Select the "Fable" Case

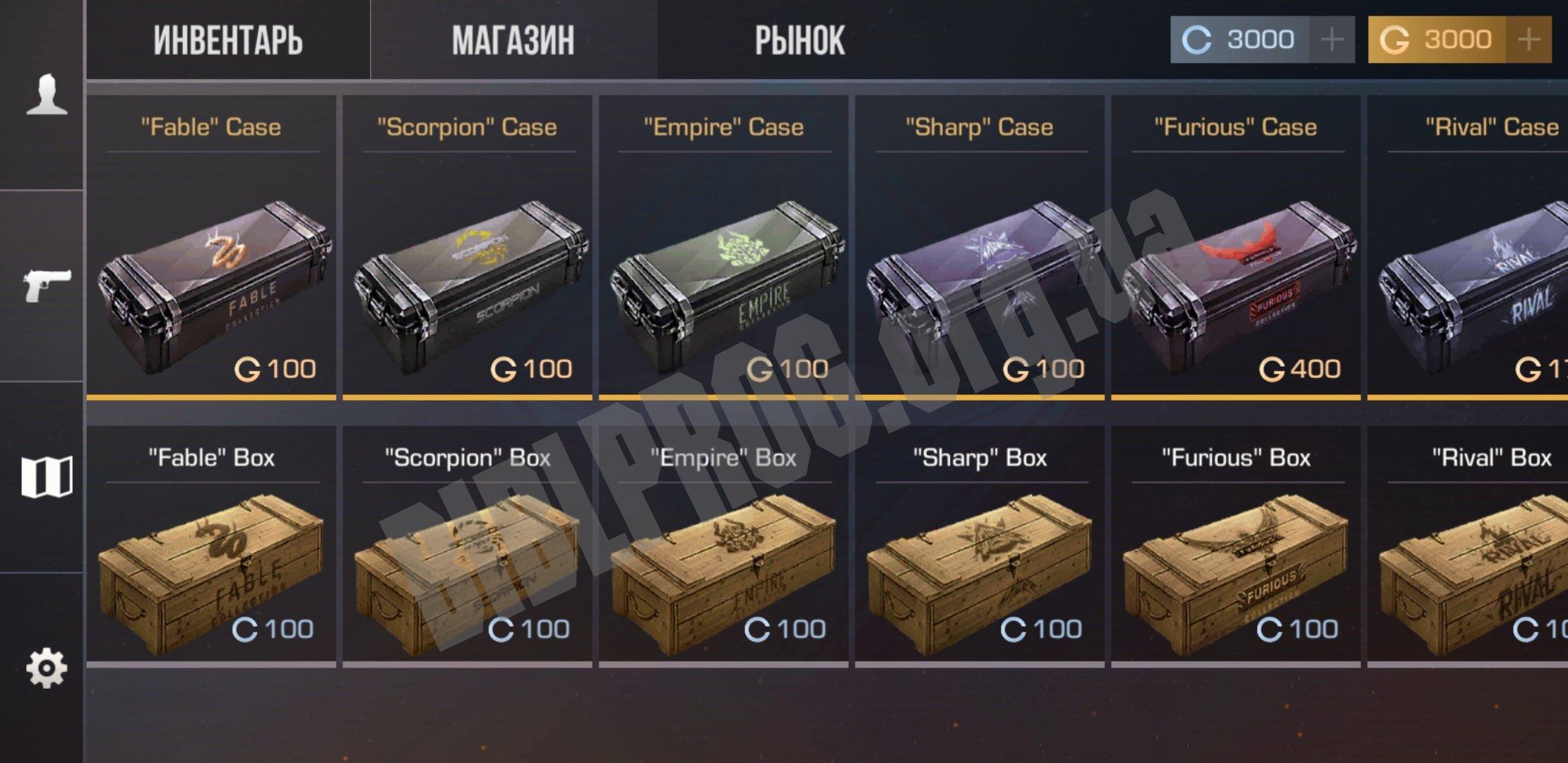[211, 247]
